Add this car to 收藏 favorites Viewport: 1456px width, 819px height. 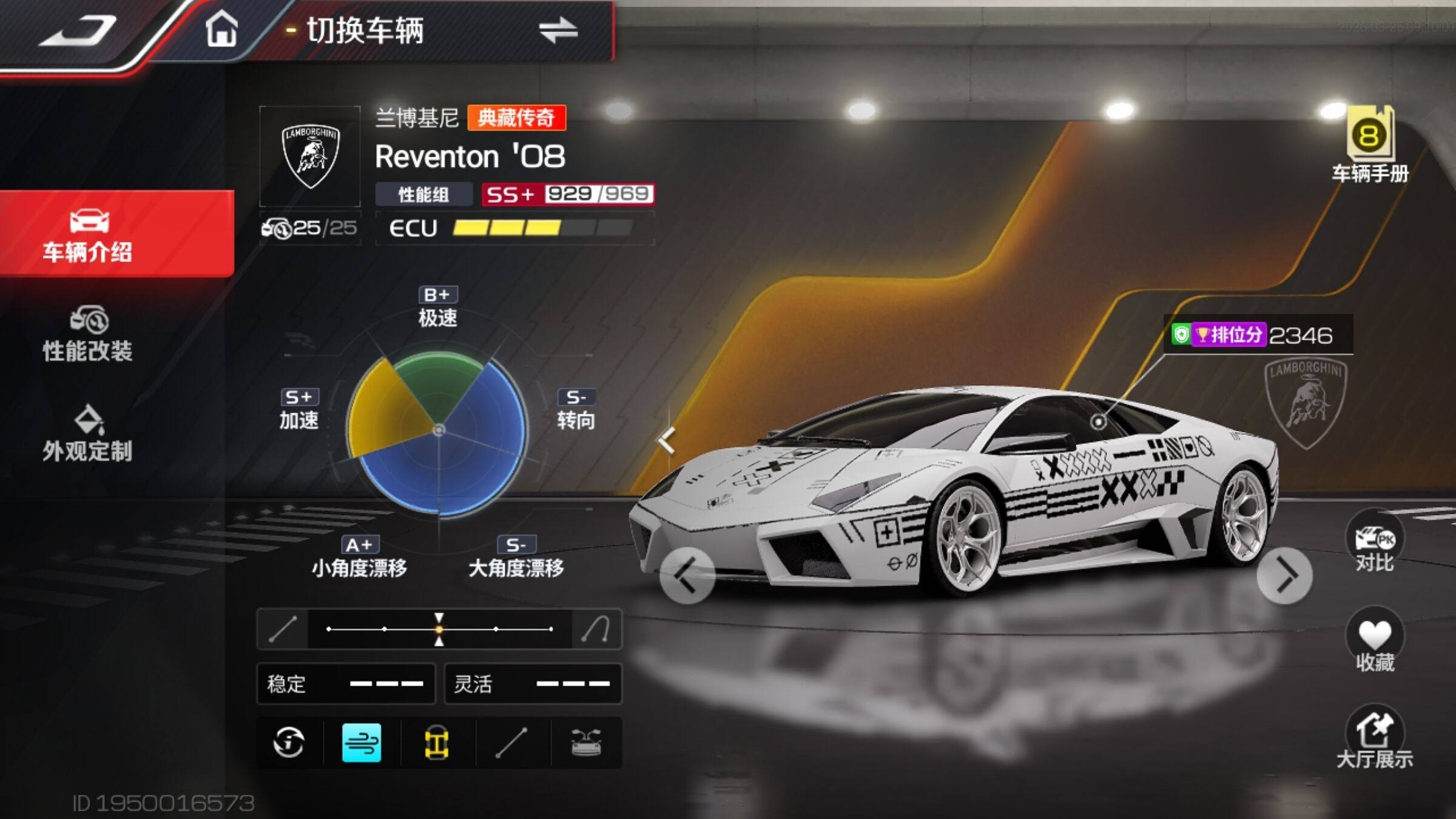coord(1375,643)
